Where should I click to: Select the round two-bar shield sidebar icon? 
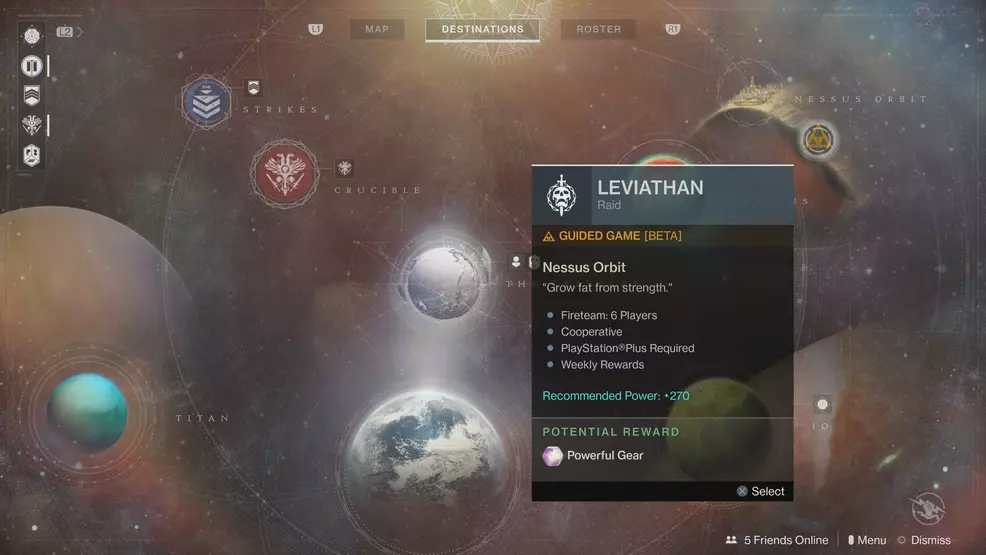pyautogui.click(x=32, y=67)
